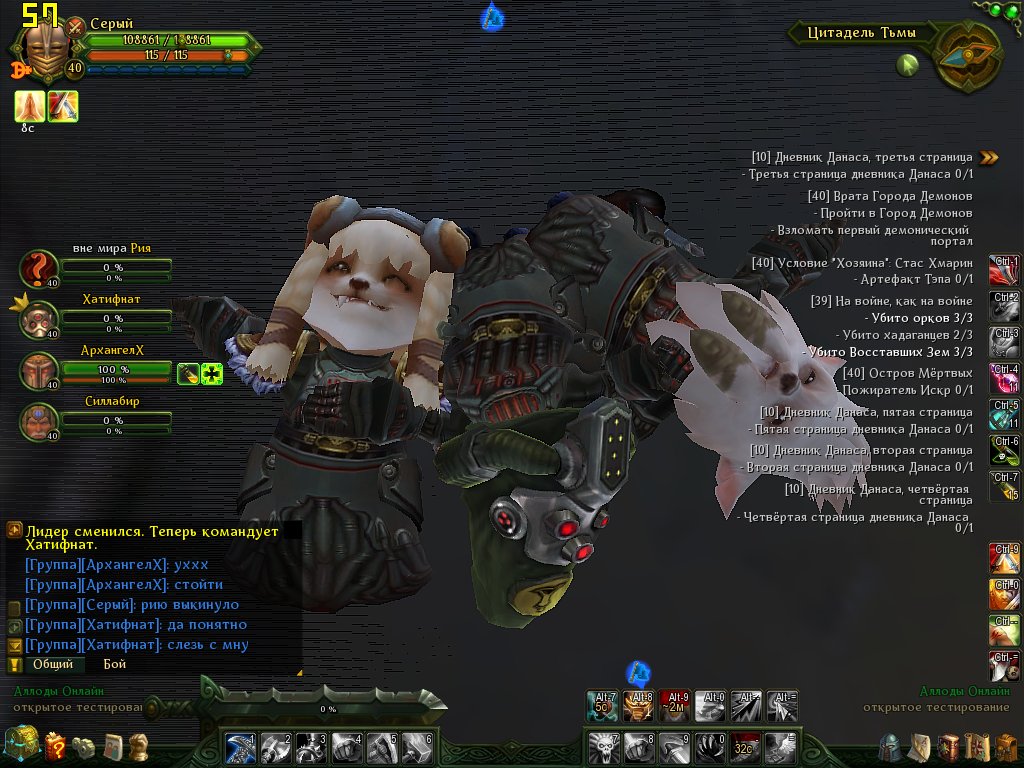Open the treasure chest icon
Image resolution: width=1024 pixels, height=768 pixels.
click(x=20, y=745)
